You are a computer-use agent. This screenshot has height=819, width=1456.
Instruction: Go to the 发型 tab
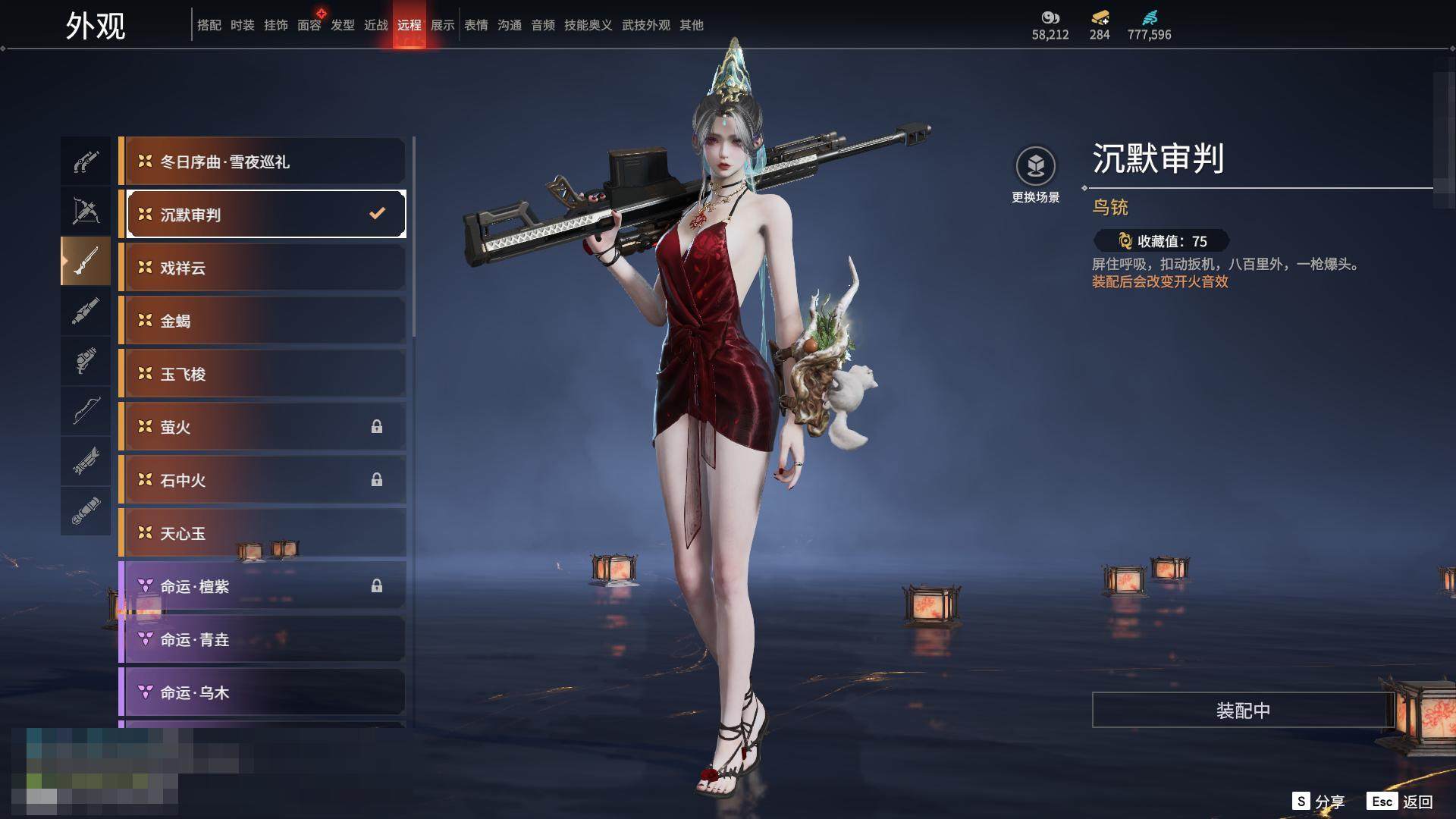point(343,25)
